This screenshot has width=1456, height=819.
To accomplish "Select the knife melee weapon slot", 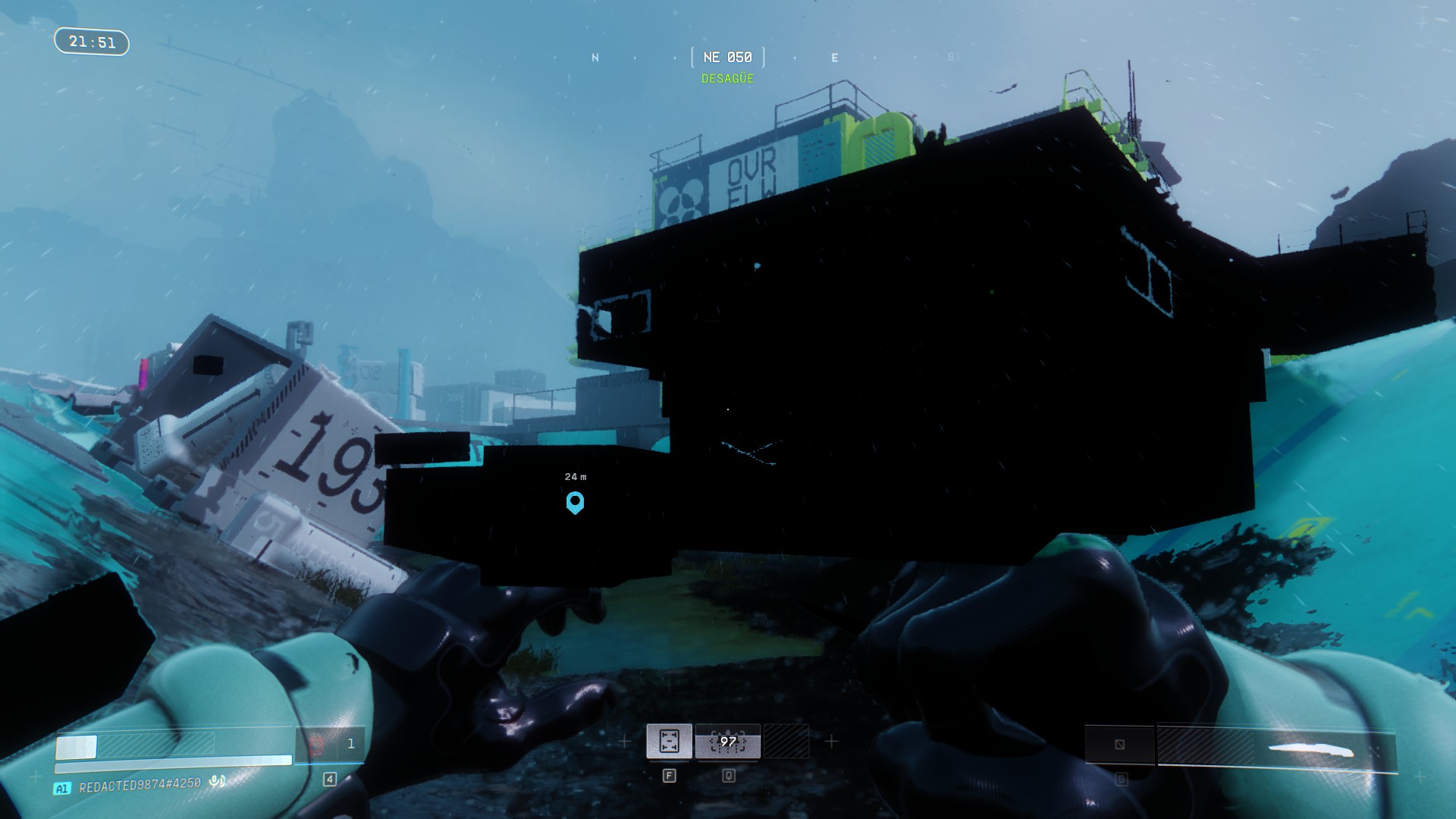I will (x=1312, y=751).
